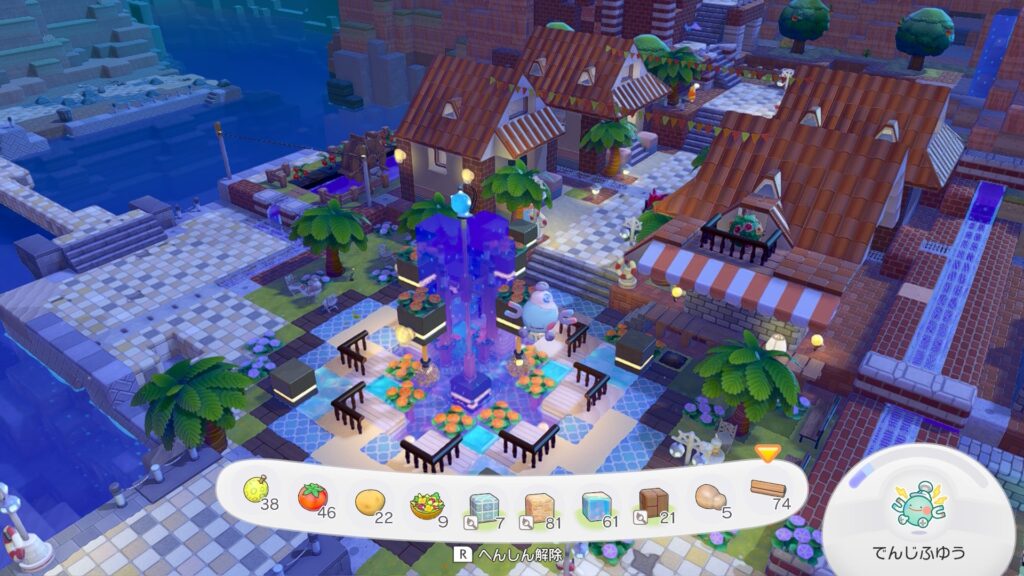Select the wooden plank slot with 74
The image size is (1024, 576).
766,491
